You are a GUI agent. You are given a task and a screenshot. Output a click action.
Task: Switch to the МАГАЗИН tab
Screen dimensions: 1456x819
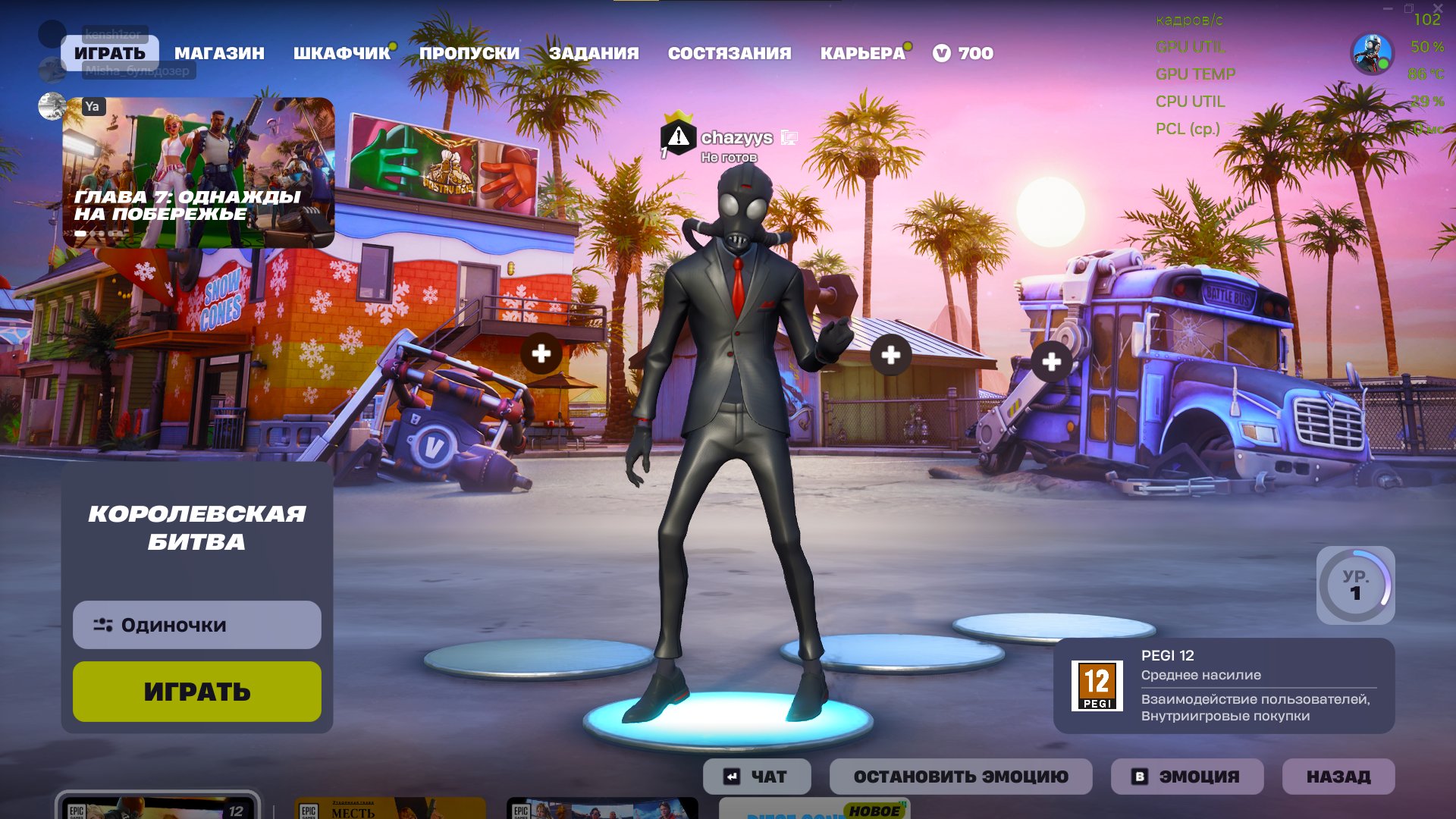click(219, 53)
